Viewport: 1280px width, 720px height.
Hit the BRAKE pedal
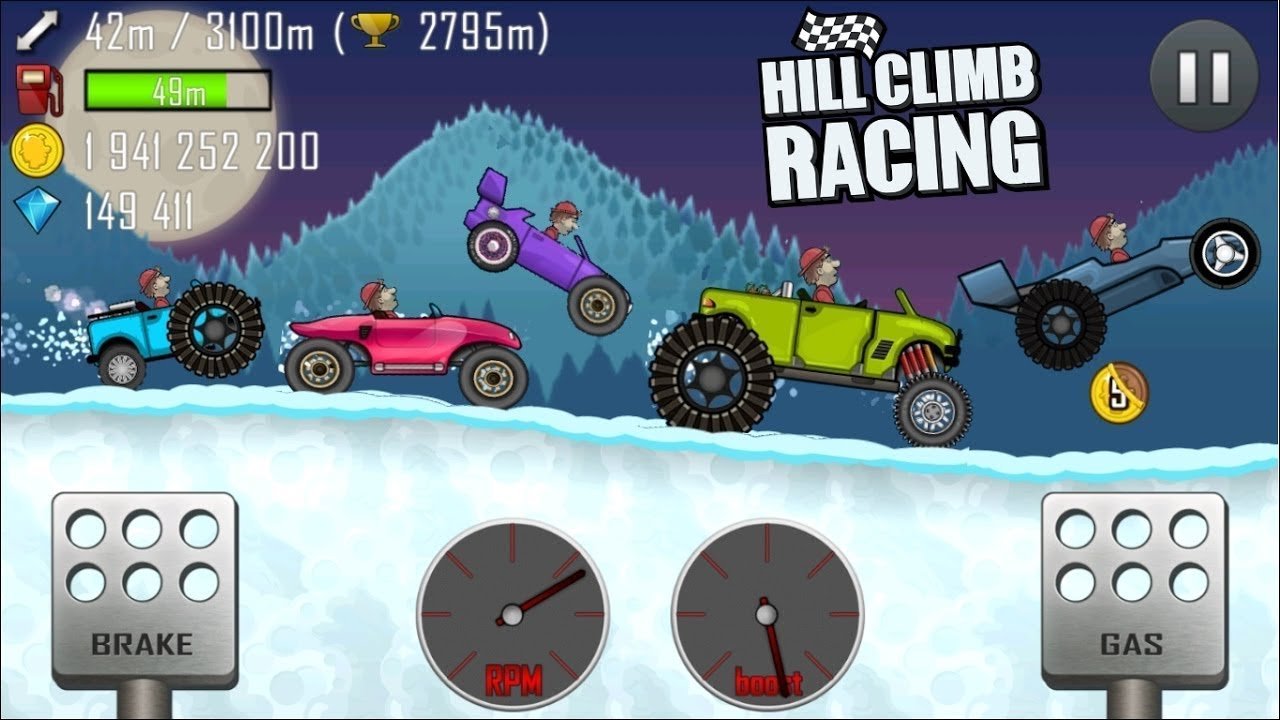click(x=144, y=590)
